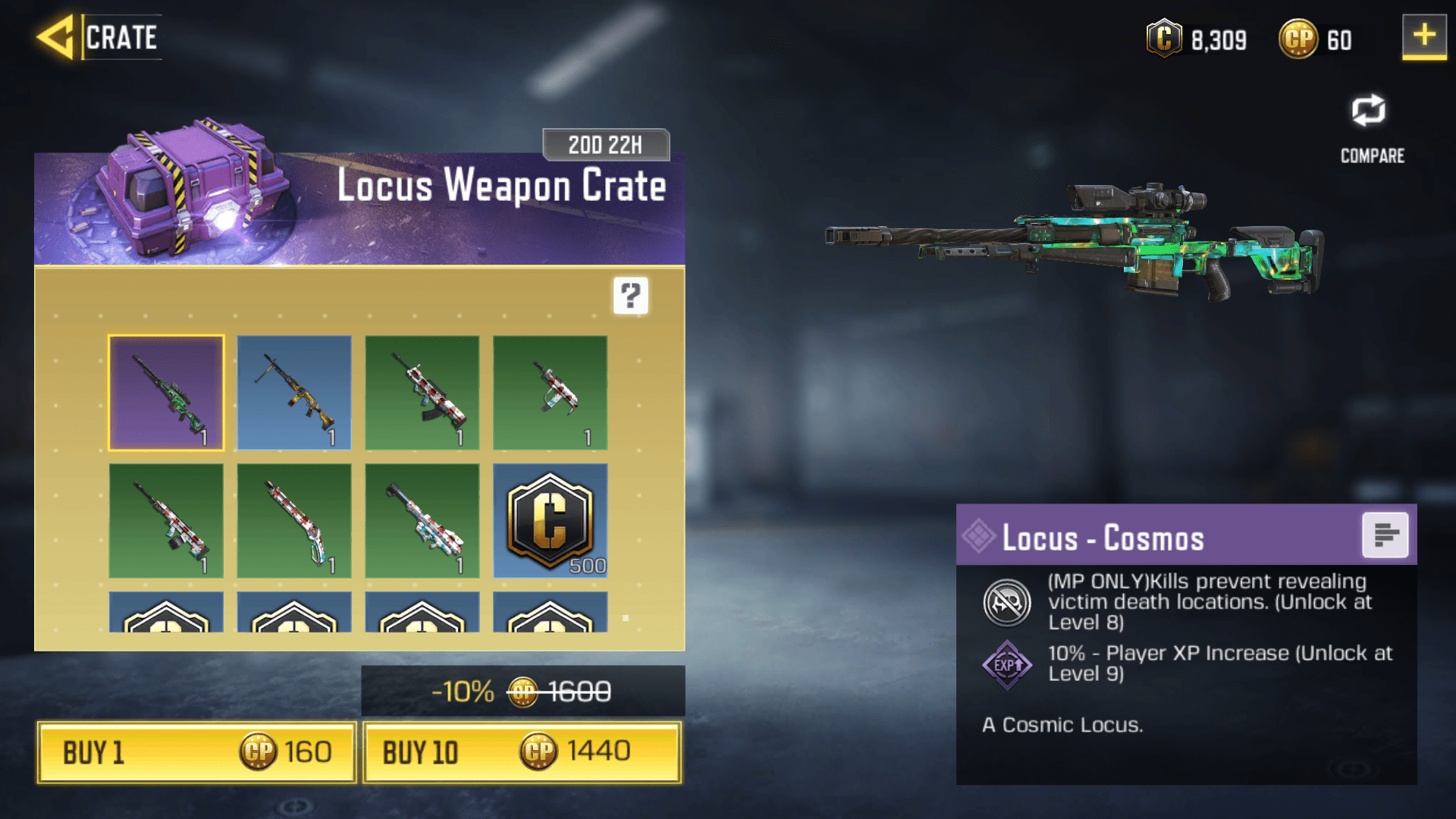The width and height of the screenshot is (1456, 819).
Task: Open the Locus Cosmos stats details
Action: point(1385,535)
